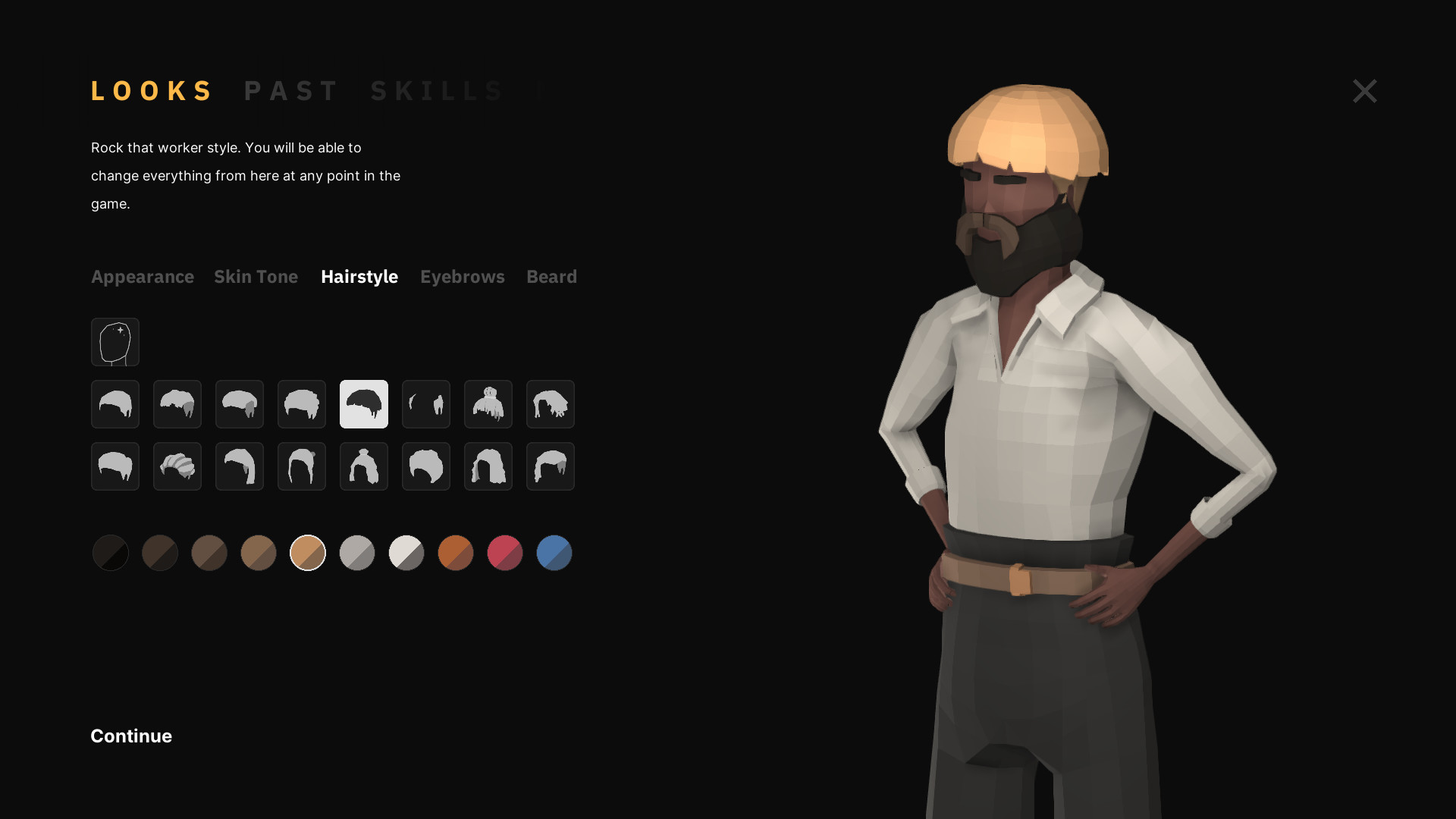The image size is (1456, 819).
Task: Switch to the Eyebrows section
Action: pyautogui.click(x=463, y=277)
